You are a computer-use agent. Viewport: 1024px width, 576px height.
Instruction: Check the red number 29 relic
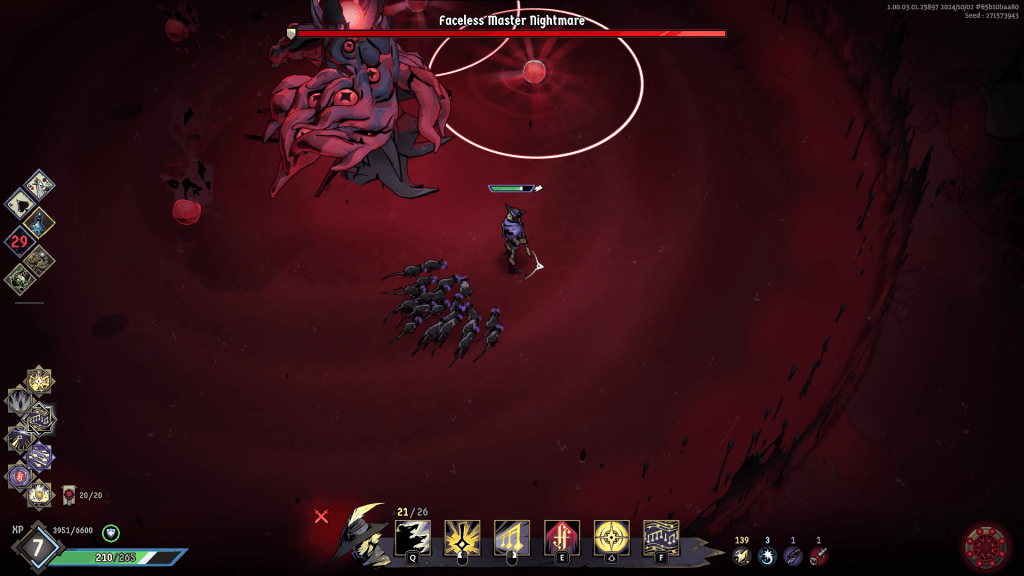[19, 241]
